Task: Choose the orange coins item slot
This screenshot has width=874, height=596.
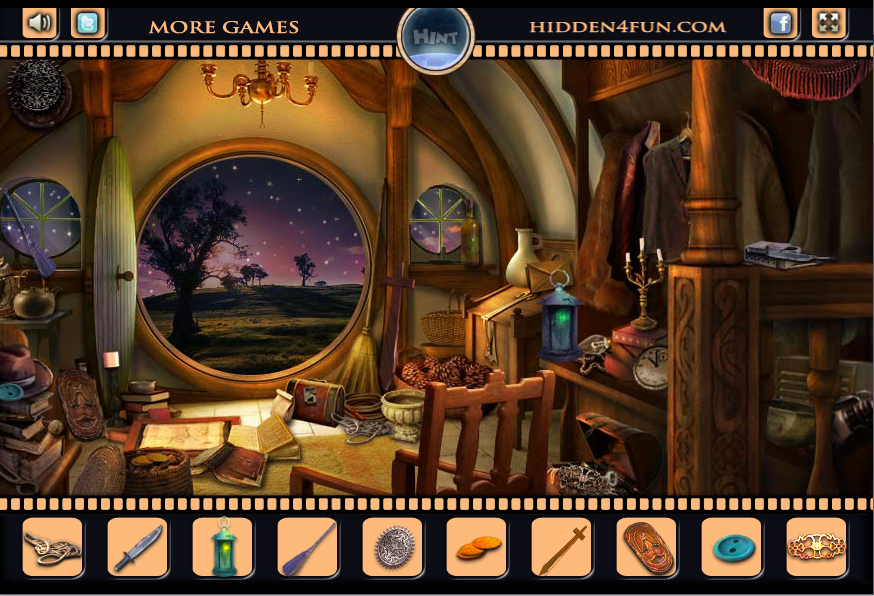Action: (477, 547)
